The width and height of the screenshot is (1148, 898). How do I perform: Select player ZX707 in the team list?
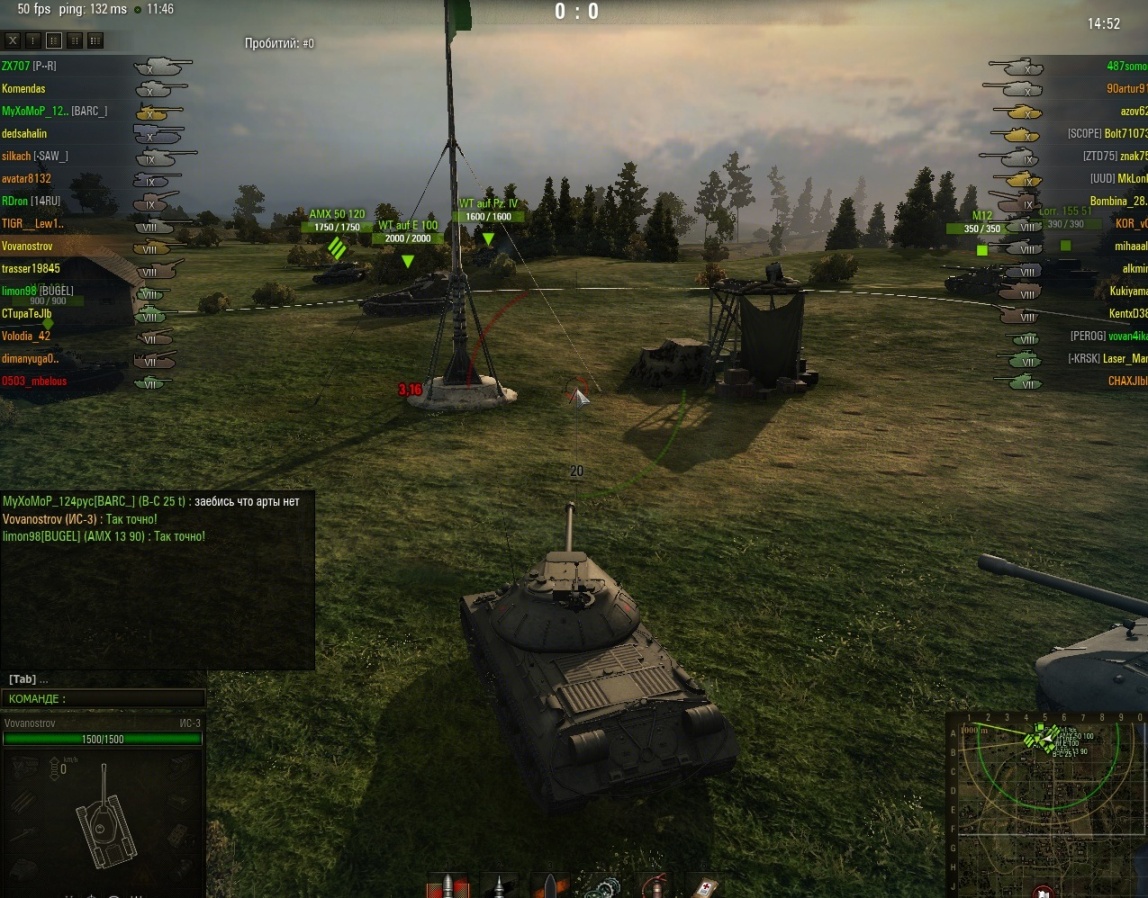[15, 66]
